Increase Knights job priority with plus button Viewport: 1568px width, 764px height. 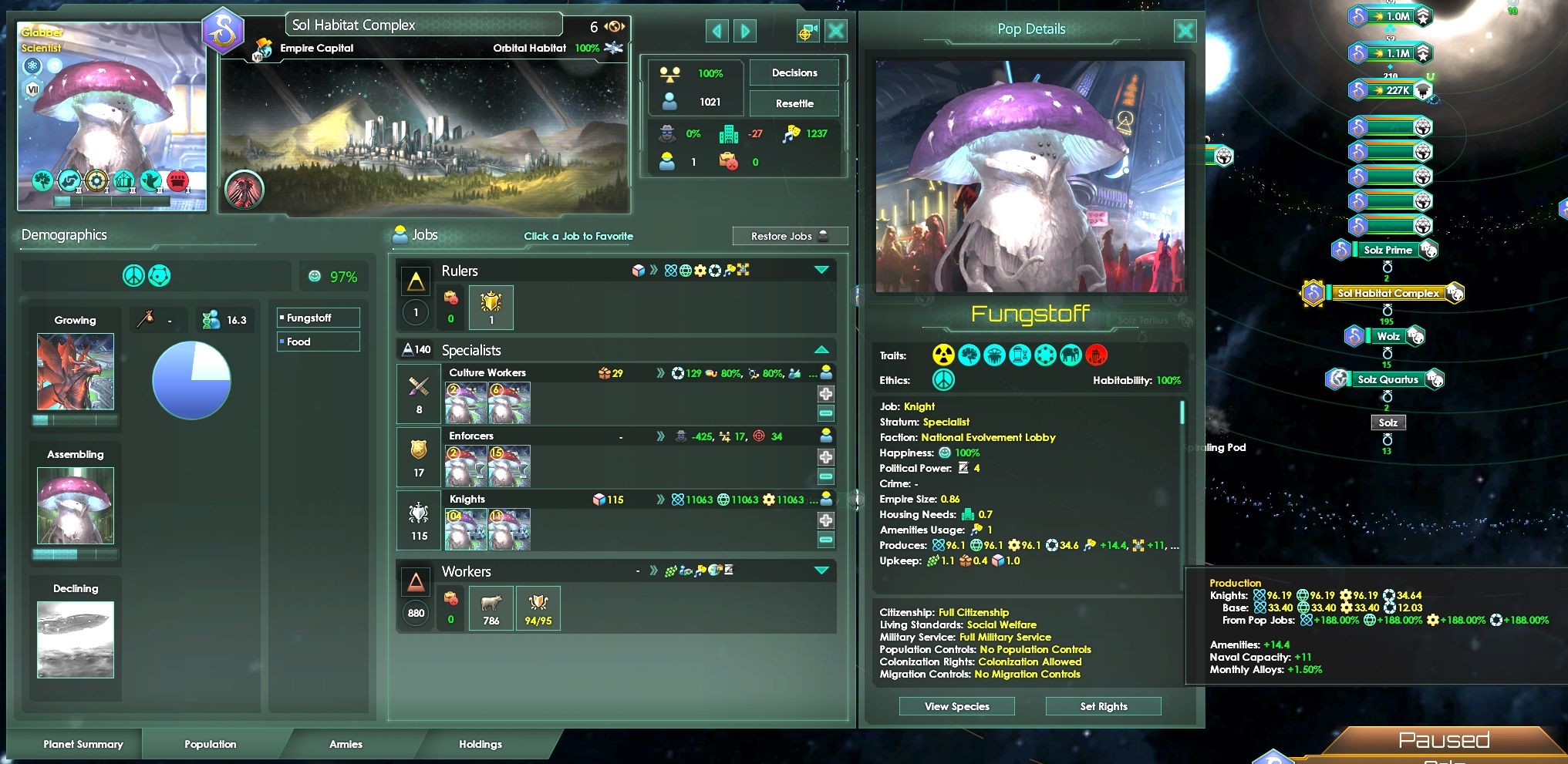825,520
